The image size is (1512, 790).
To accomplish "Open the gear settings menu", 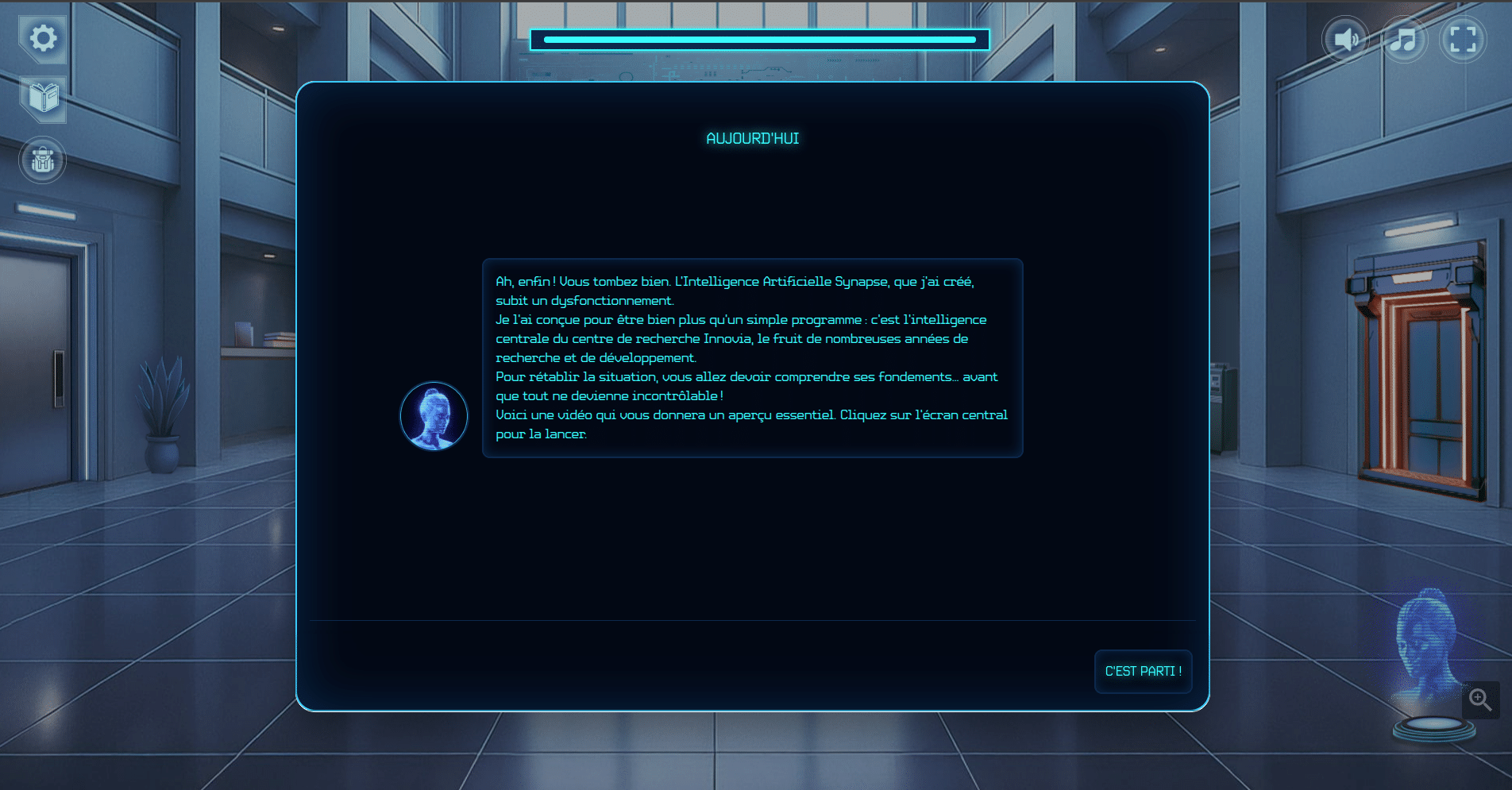I will point(43,38).
